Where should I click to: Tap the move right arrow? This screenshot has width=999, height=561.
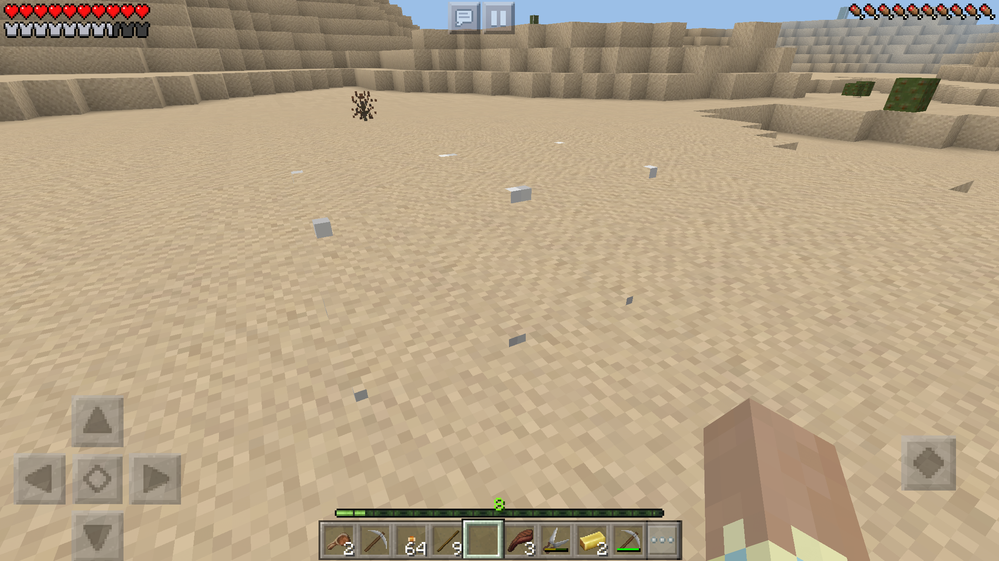(155, 479)
